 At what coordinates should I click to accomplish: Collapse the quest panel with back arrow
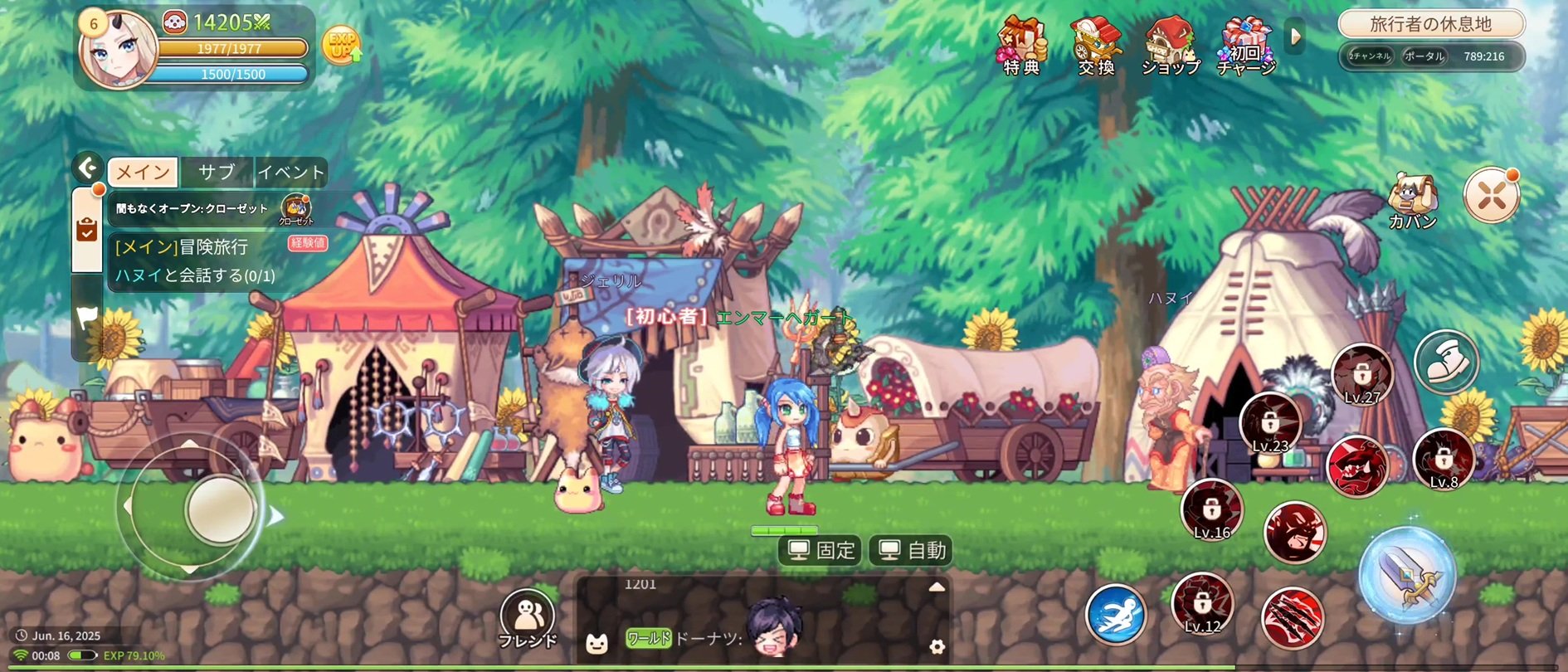88,168
